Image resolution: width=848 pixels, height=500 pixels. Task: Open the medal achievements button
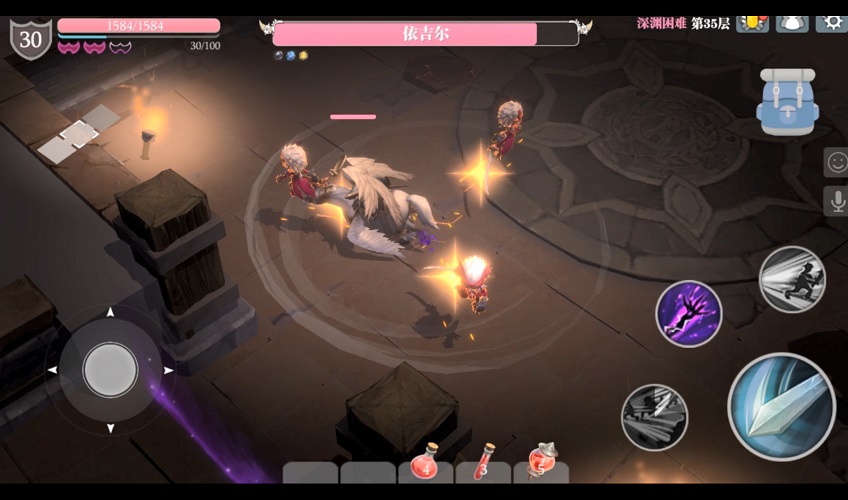752,22
